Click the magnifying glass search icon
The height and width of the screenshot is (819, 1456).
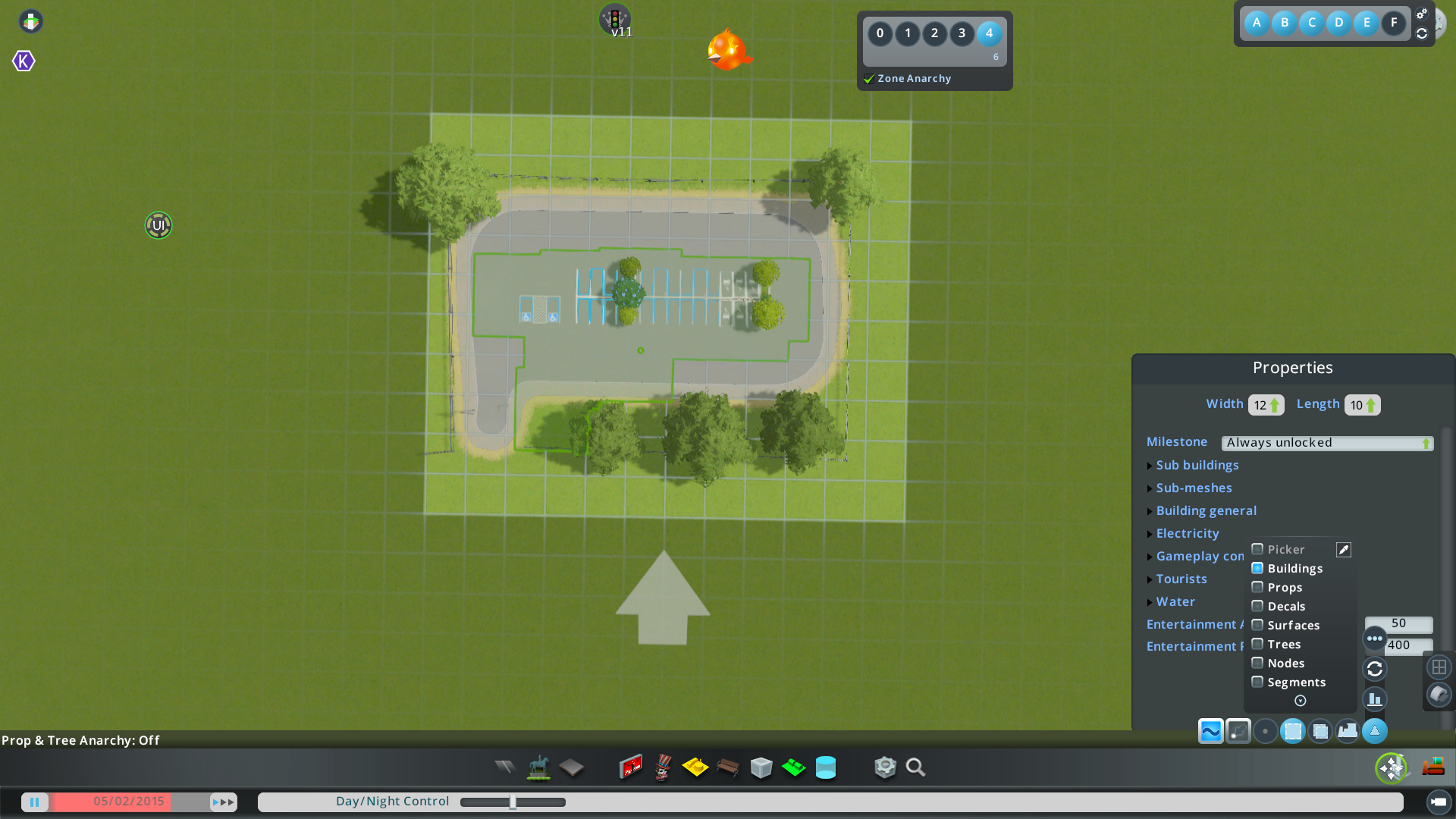[915, 767]
